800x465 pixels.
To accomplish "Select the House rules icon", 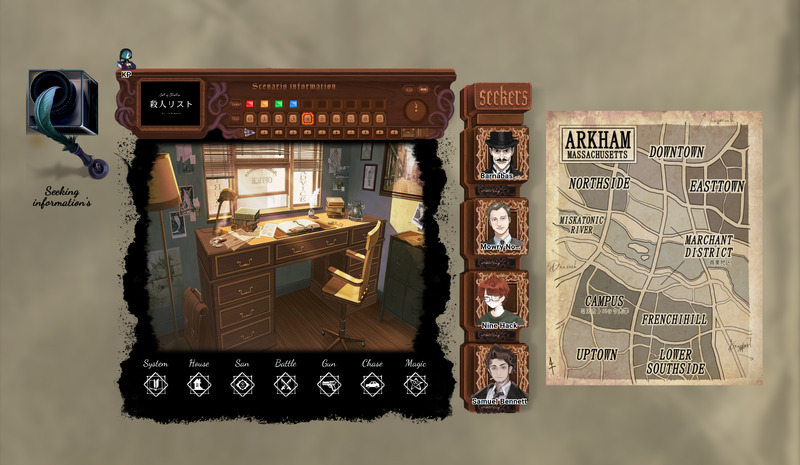I will [x=199, y=384].
